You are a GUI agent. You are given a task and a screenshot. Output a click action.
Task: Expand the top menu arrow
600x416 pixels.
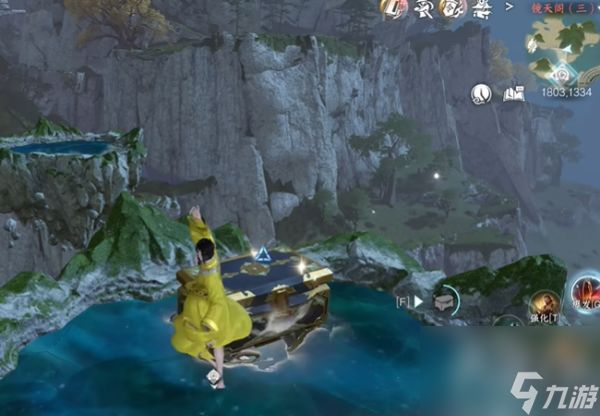509,7
